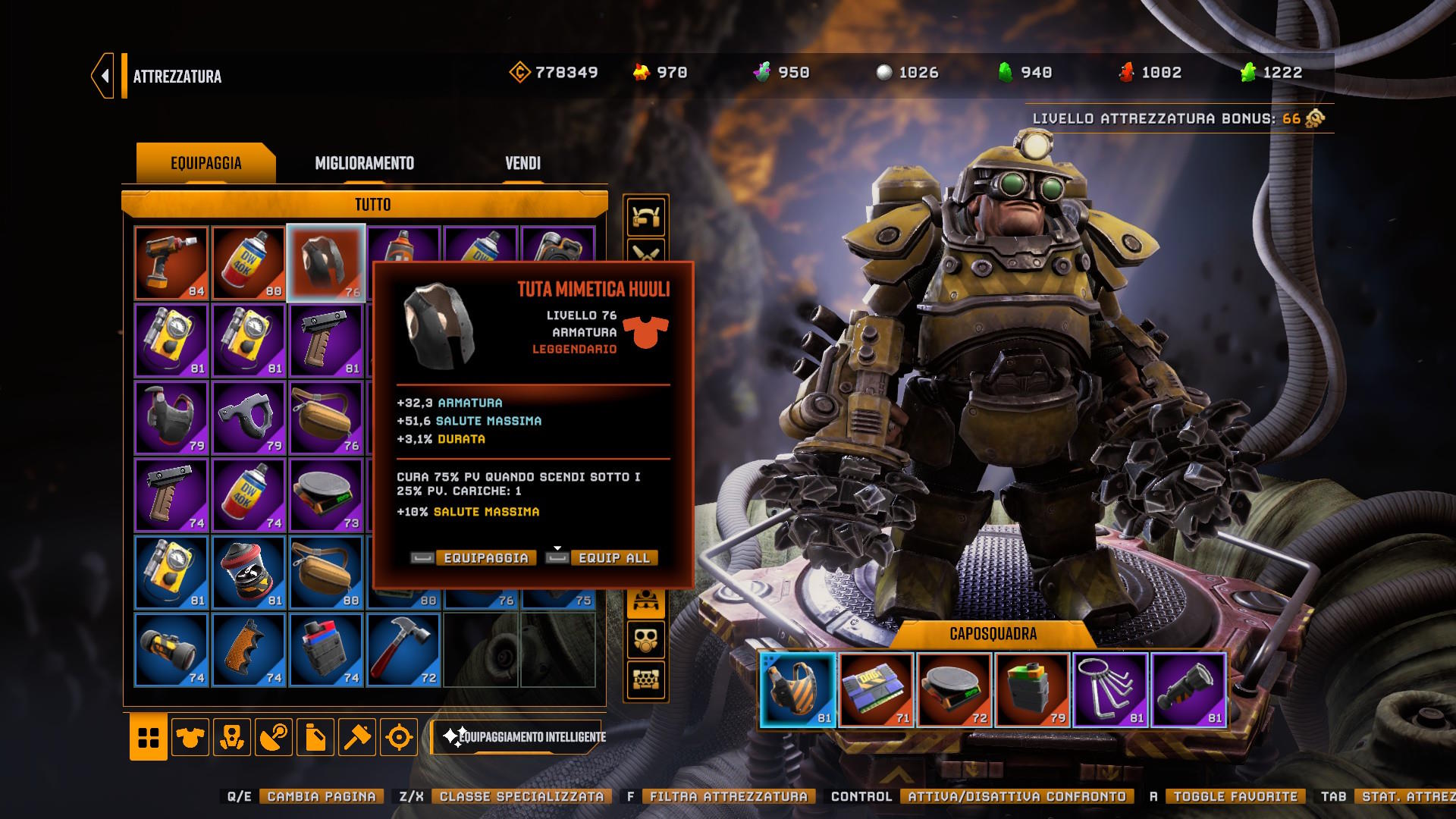
Task: Filter gear by crosshair target icon
Action: pyautogui.click(x=399, y=736)
